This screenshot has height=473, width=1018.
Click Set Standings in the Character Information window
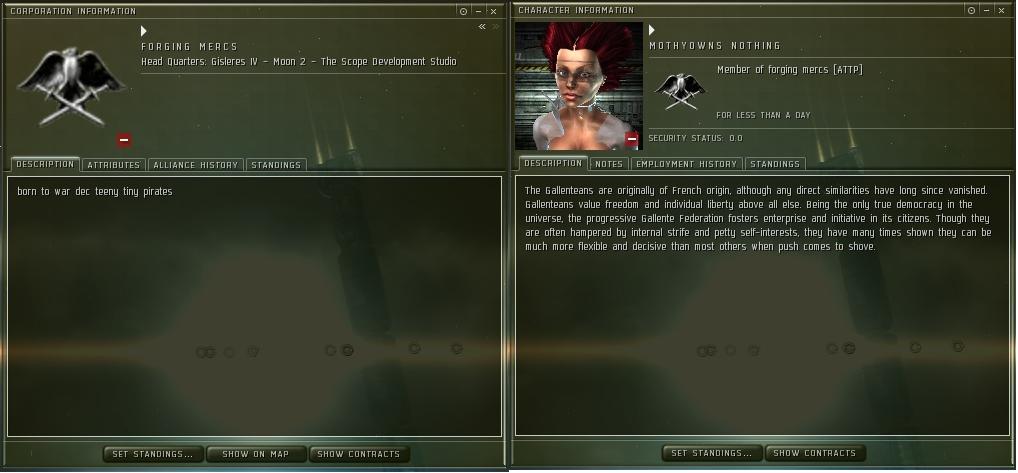712,453
